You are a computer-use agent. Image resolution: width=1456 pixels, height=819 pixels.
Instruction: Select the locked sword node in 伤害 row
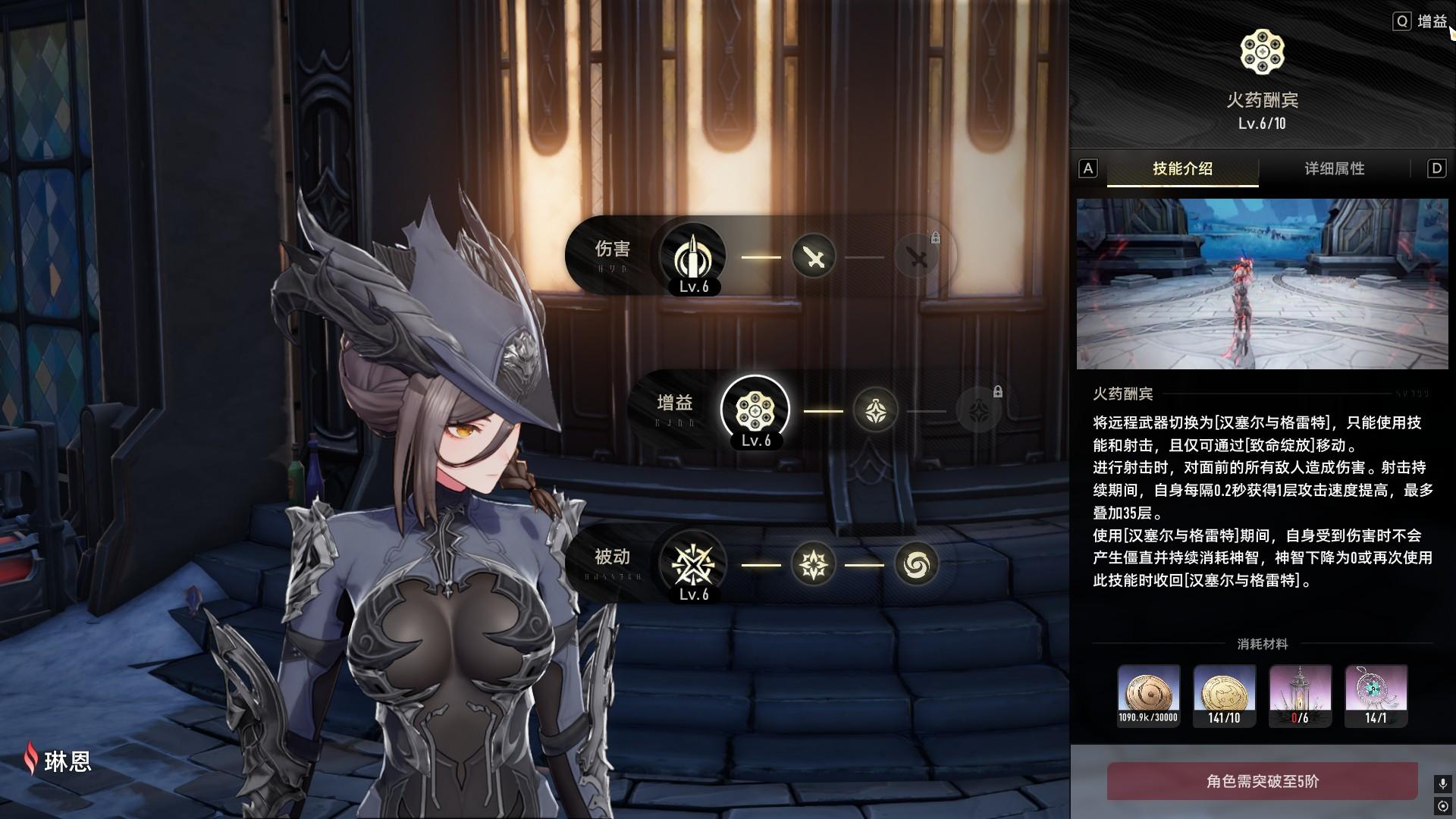(918, 257)
